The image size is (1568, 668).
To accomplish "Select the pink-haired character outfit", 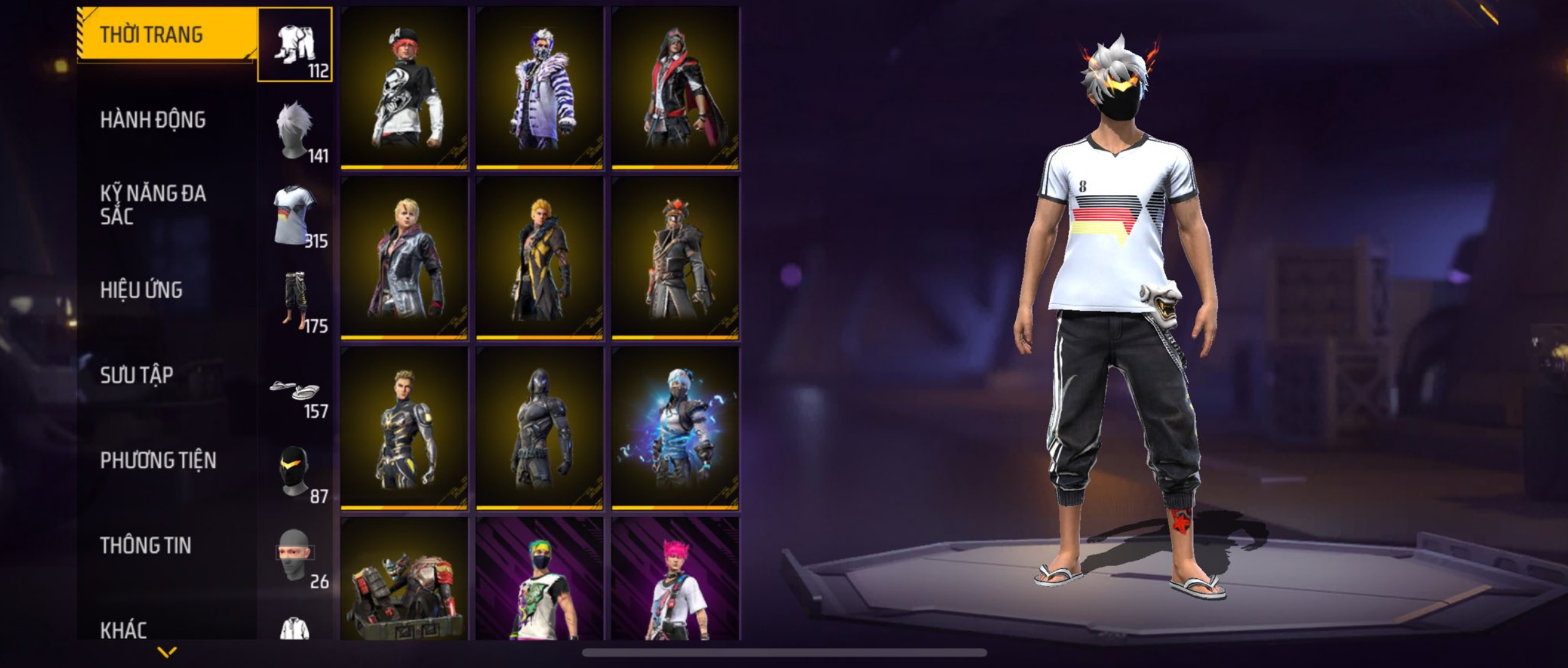I will coord(675,579).
